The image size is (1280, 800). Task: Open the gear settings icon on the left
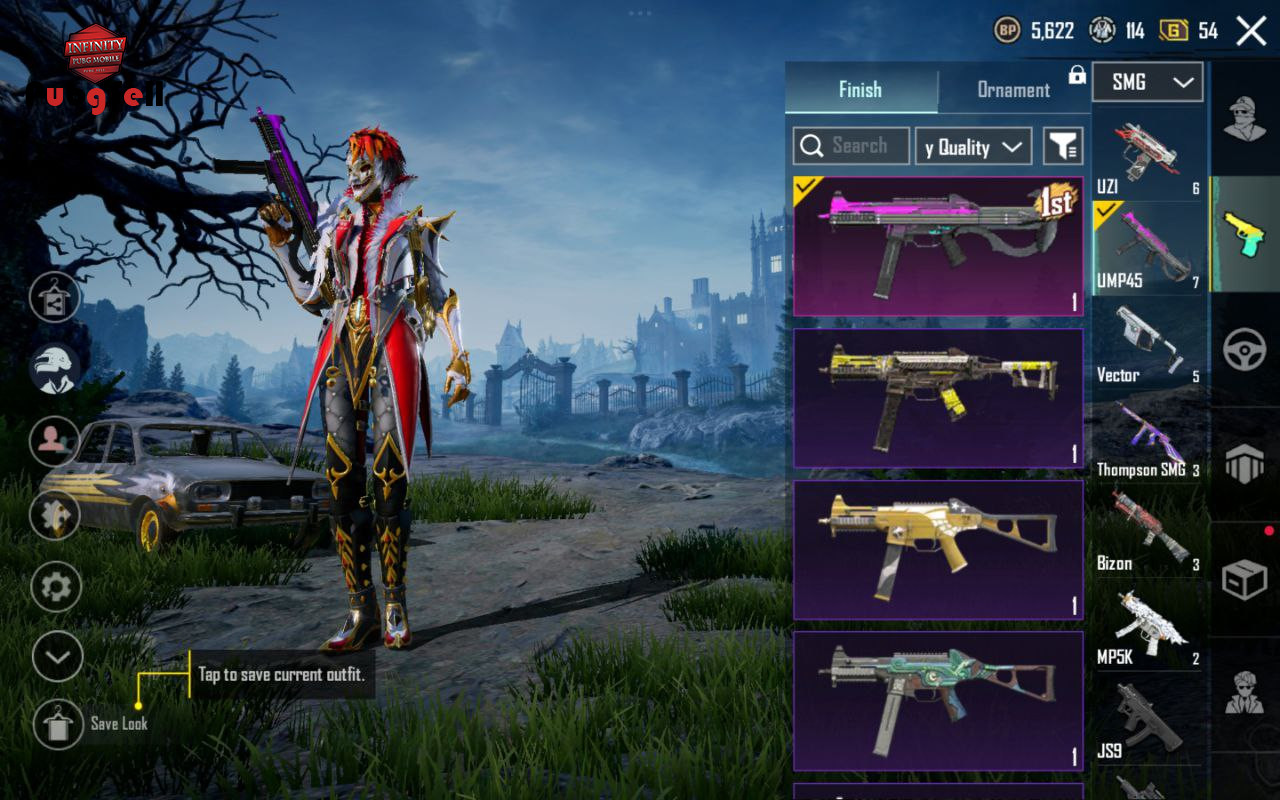[x=56, y=587]
